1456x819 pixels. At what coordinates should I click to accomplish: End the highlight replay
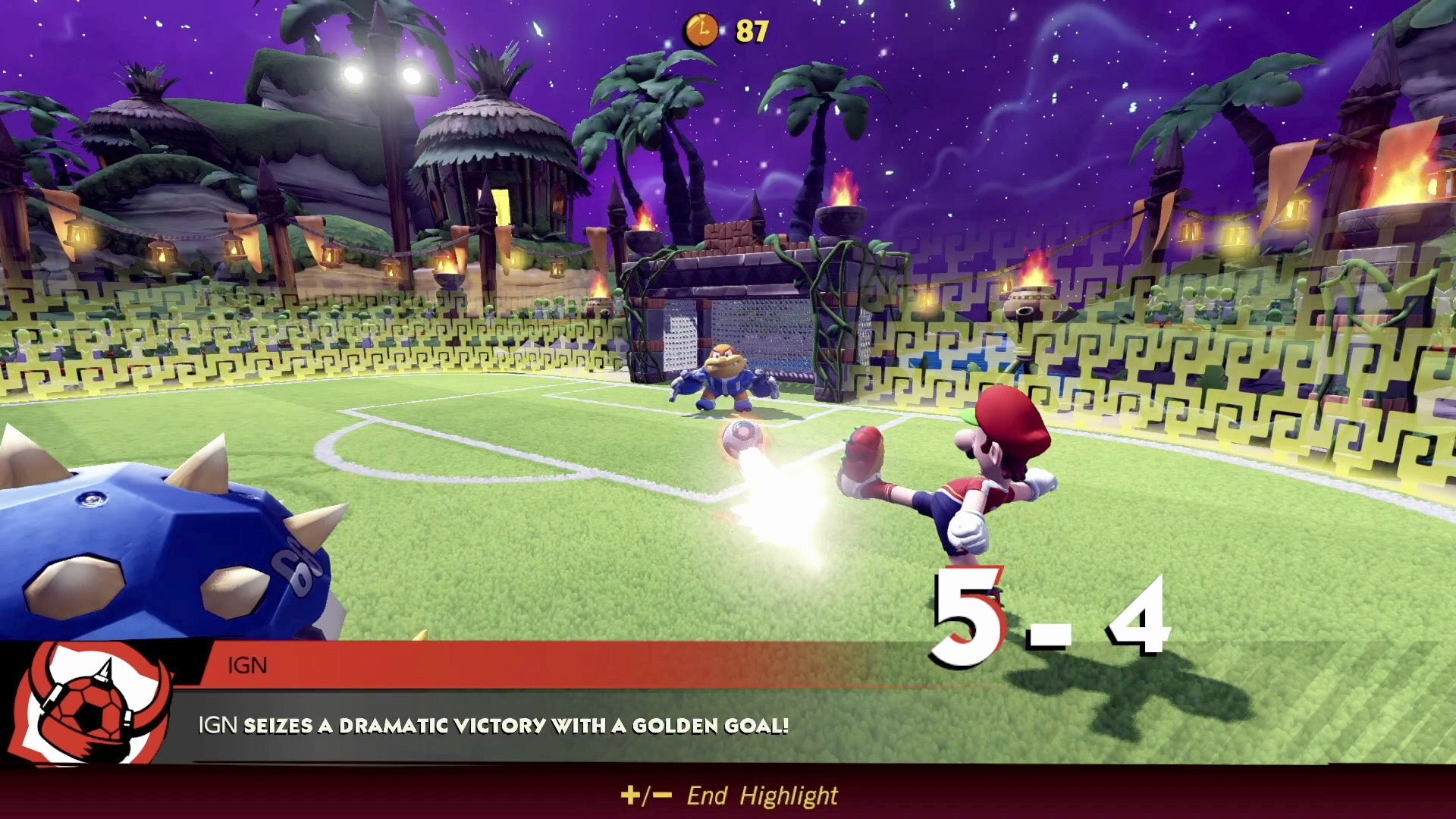click(729, 795)
